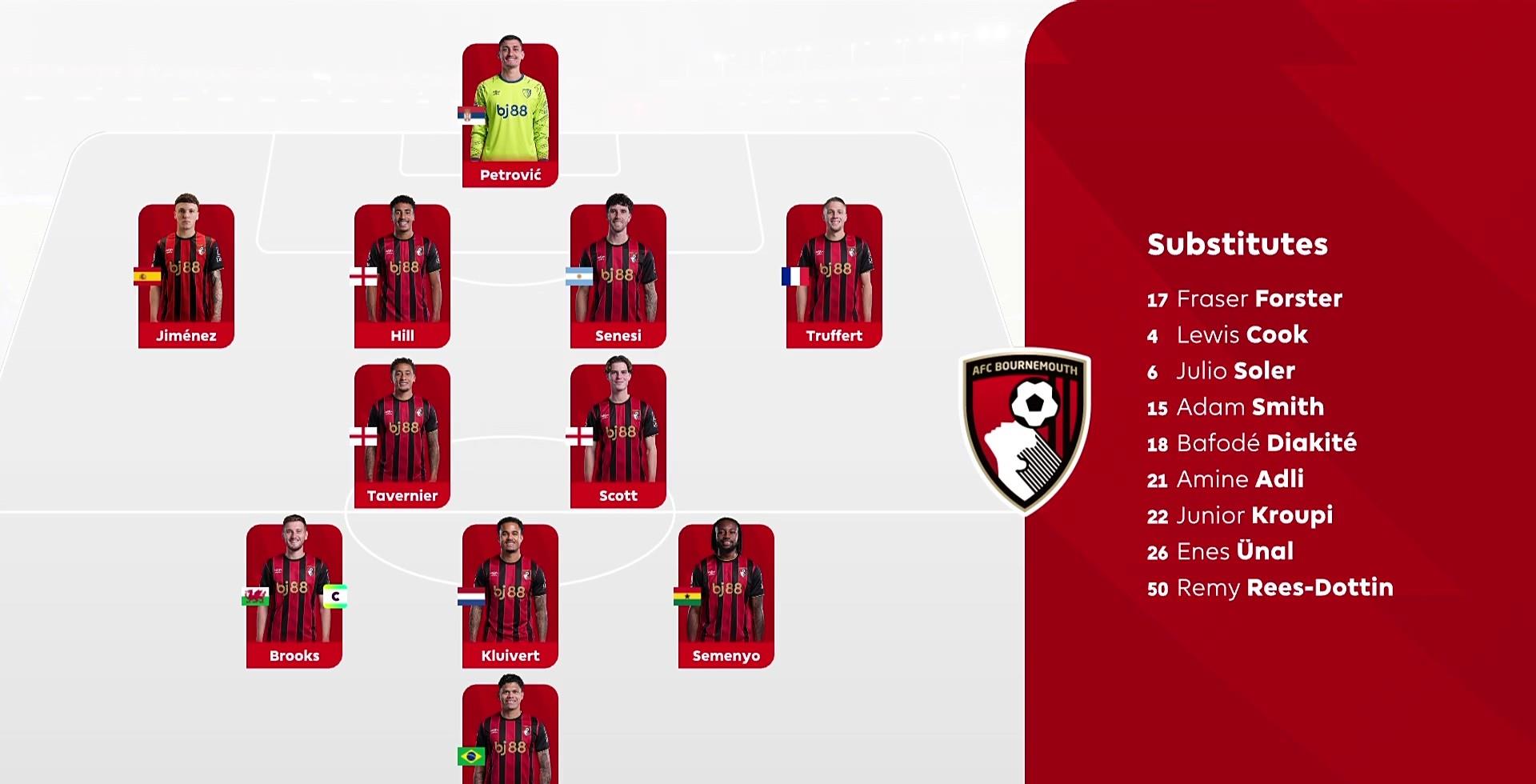Pick substitute Junior Kroupi
Viewport: 1536px width, 784px height.
(x=1240, y=515)
